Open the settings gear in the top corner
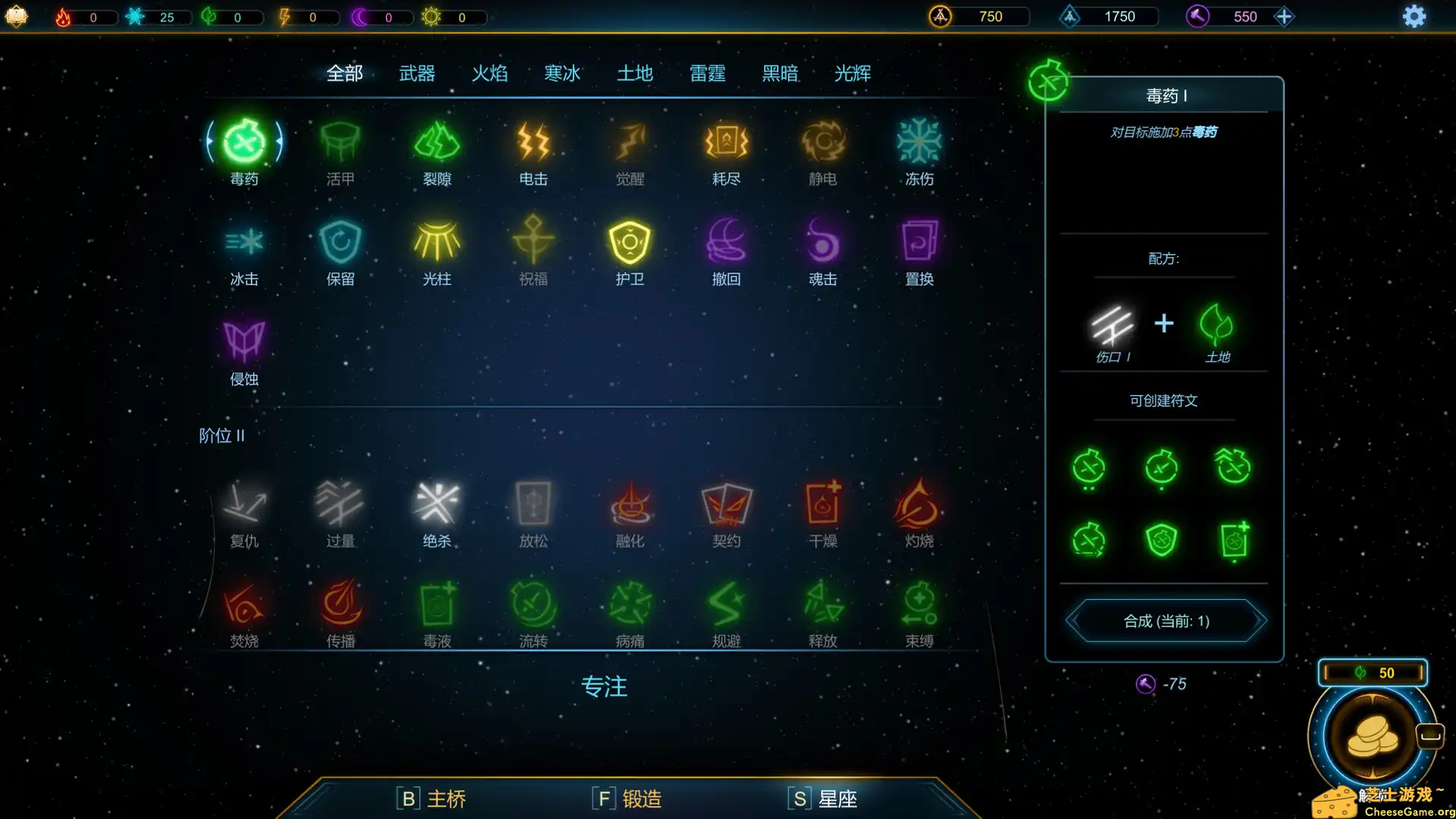This screenshot has height=819, width=1456. (x=1414, y=16)
